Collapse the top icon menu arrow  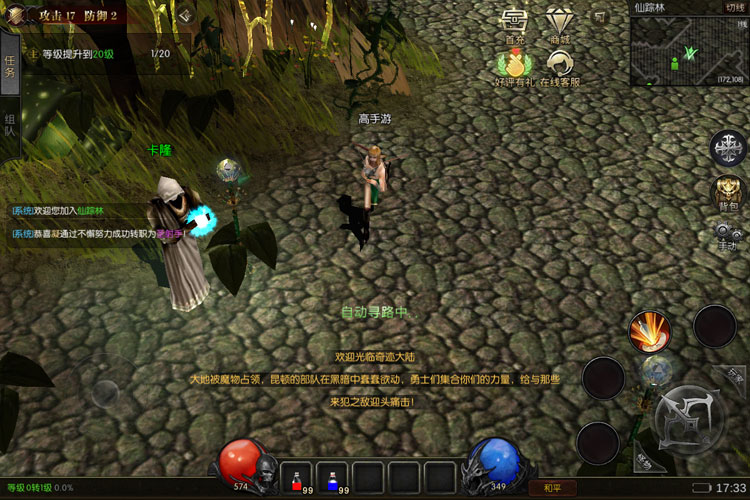pos(600,18)
